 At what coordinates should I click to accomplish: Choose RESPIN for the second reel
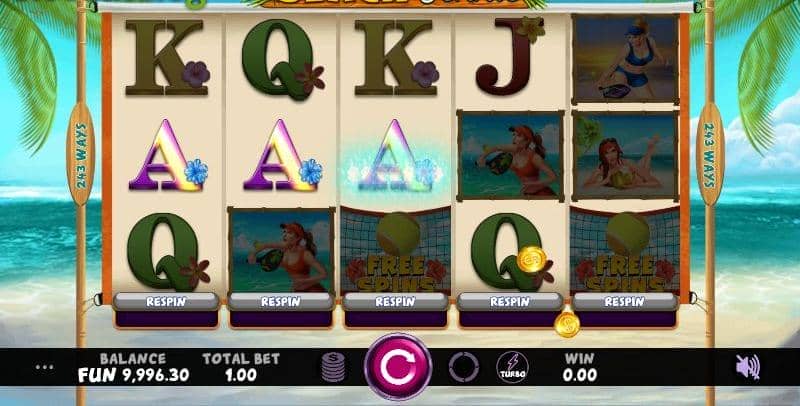click(280, 301)
